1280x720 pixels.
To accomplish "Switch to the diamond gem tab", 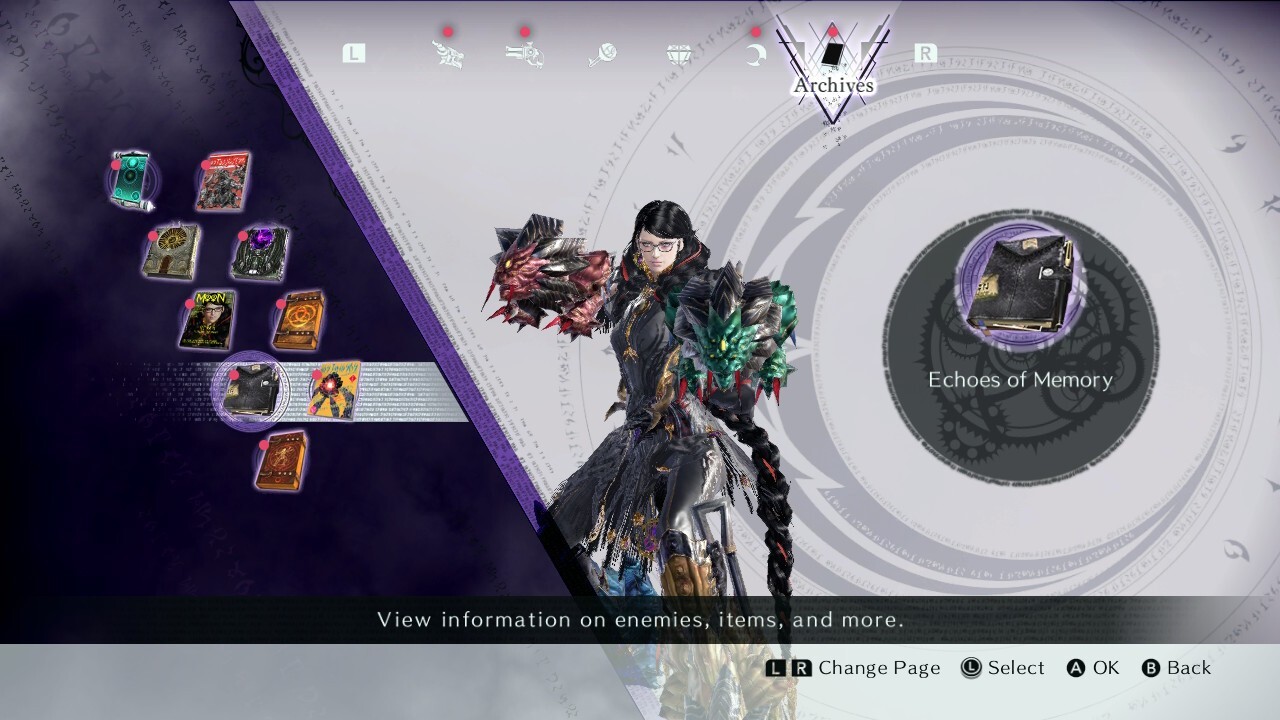I will point(679,54).
